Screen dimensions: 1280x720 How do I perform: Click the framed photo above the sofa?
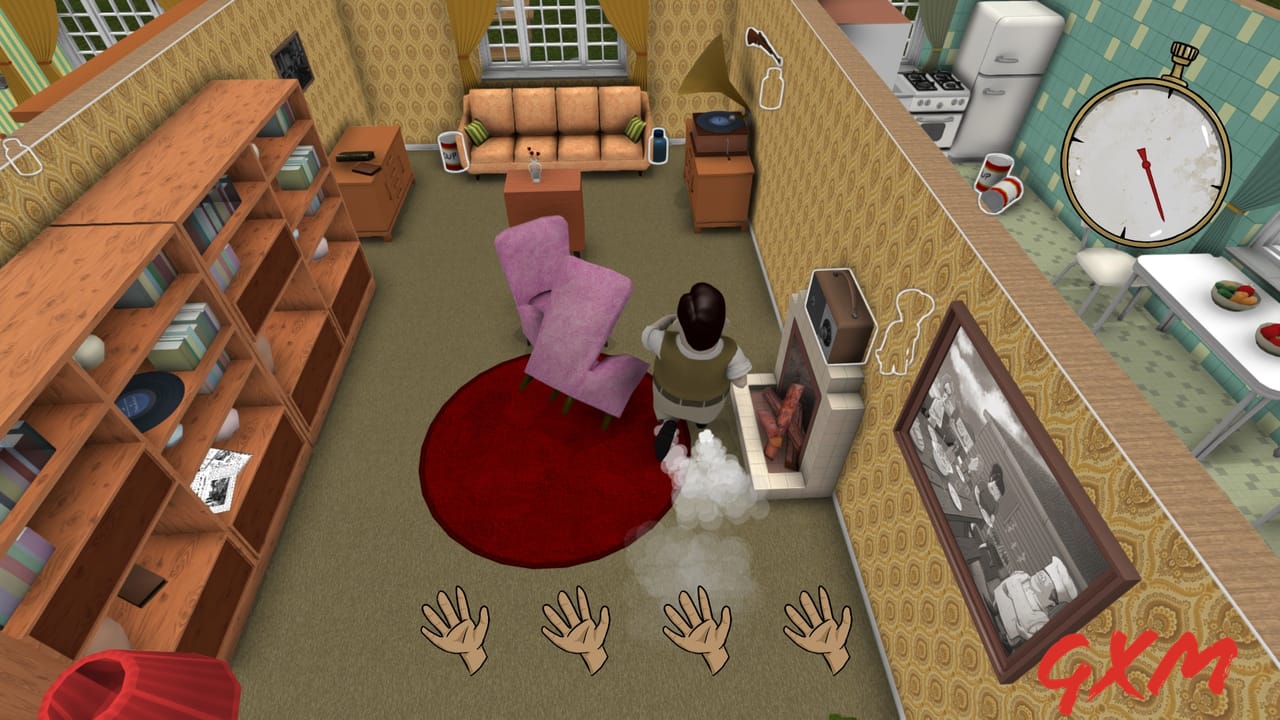click(x=291, y=60)
